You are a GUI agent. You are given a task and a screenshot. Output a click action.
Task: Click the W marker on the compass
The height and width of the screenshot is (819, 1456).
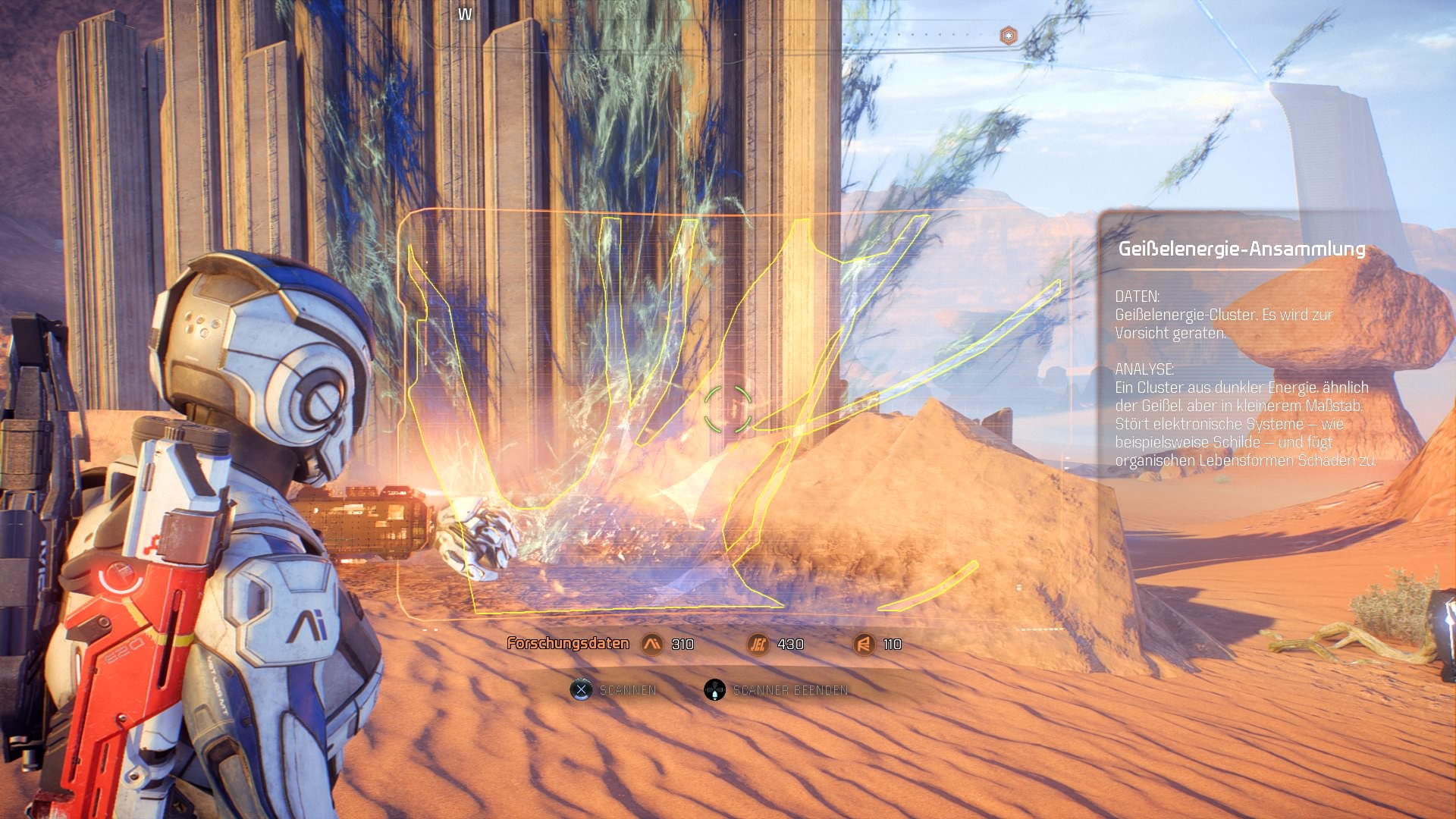(x=465, y=13)
